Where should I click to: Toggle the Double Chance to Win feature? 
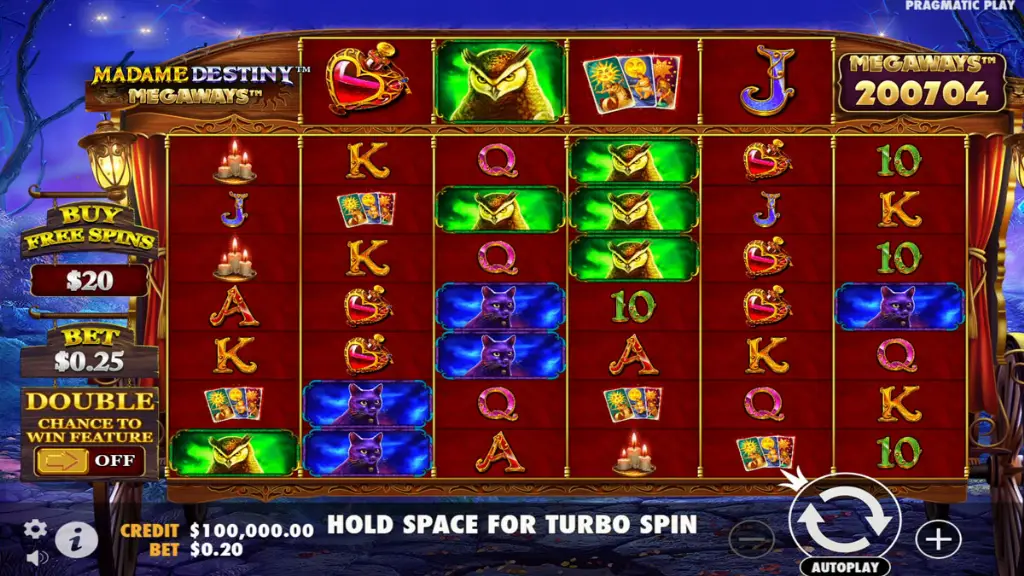pos(90,461)
